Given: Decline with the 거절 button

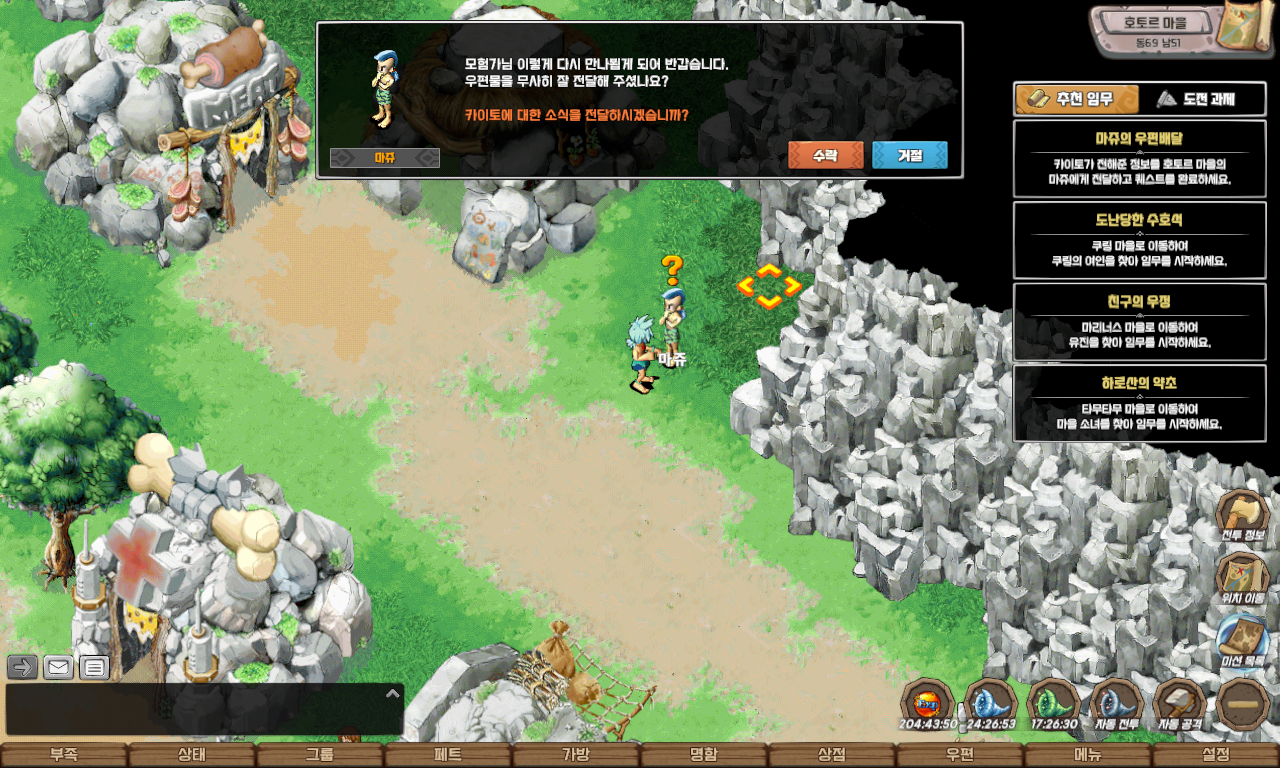Looking at the screenshot, I should click(909, 156).
